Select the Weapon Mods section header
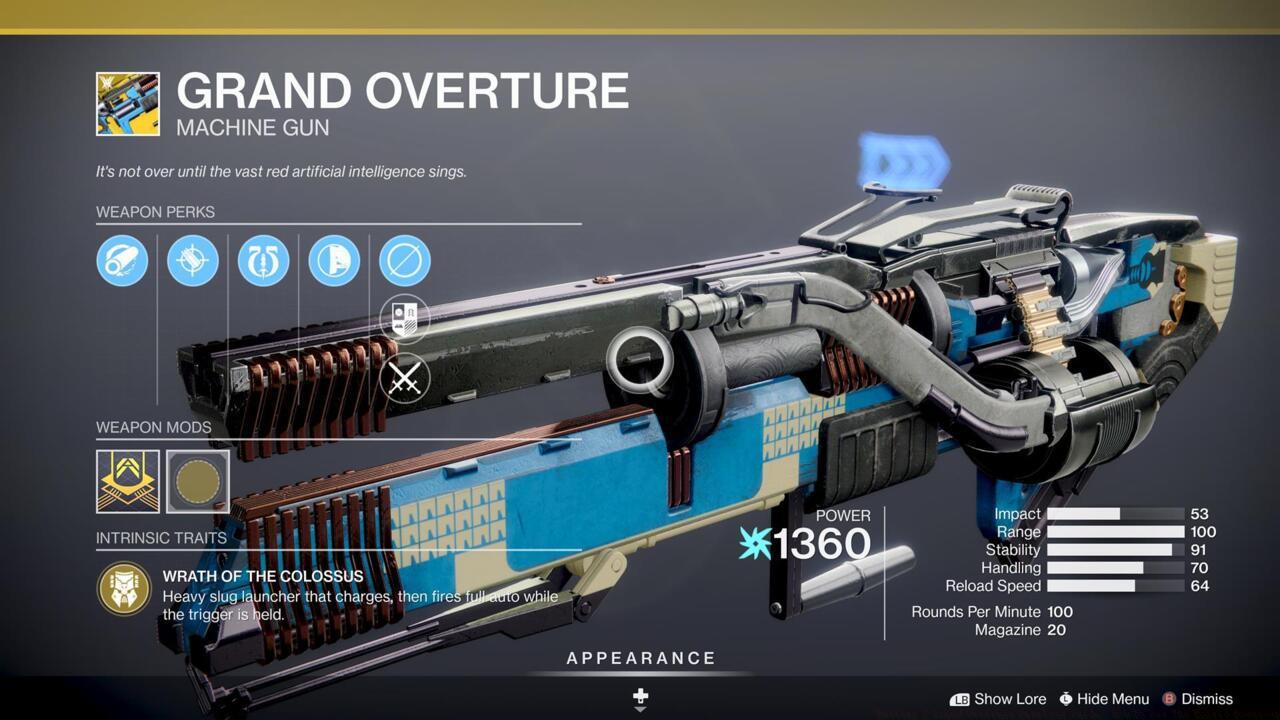The image size is (1280, 720). point(155,427)
